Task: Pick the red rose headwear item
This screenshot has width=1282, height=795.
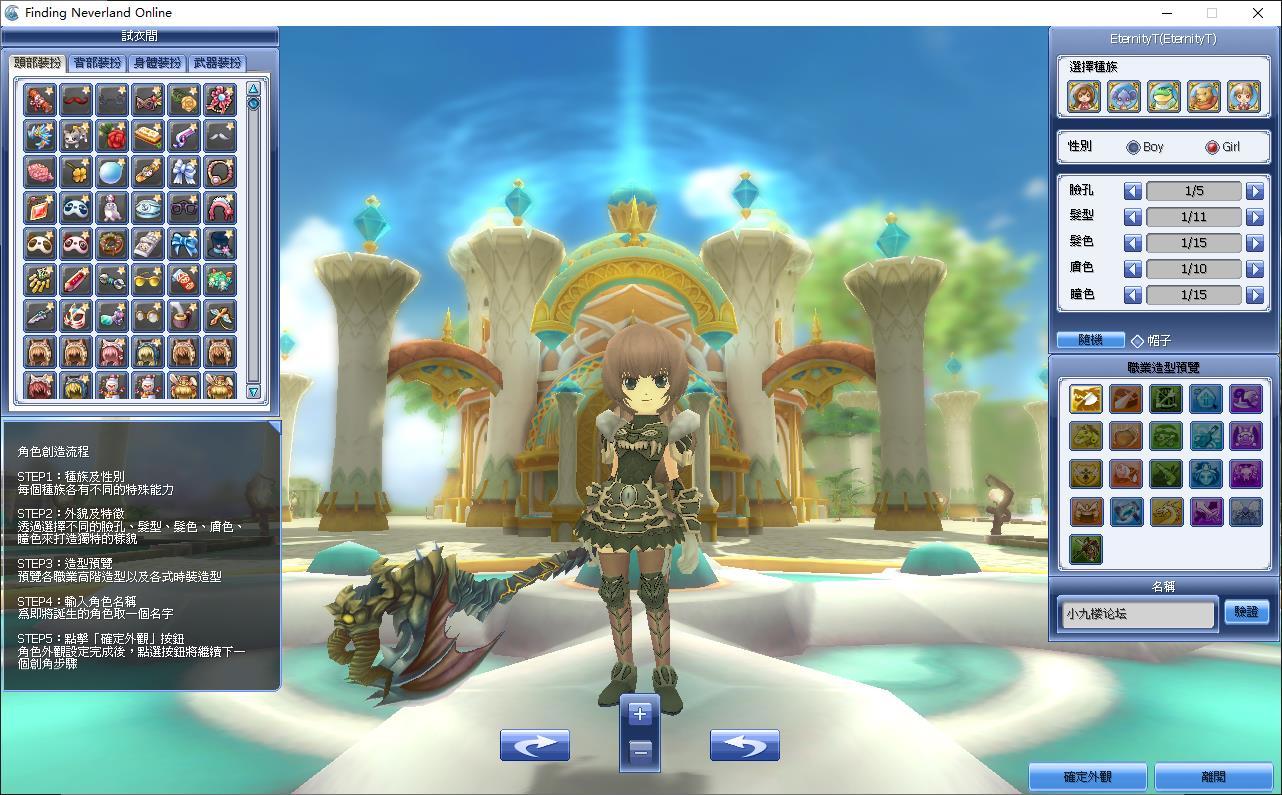Action: pos(112,135)
